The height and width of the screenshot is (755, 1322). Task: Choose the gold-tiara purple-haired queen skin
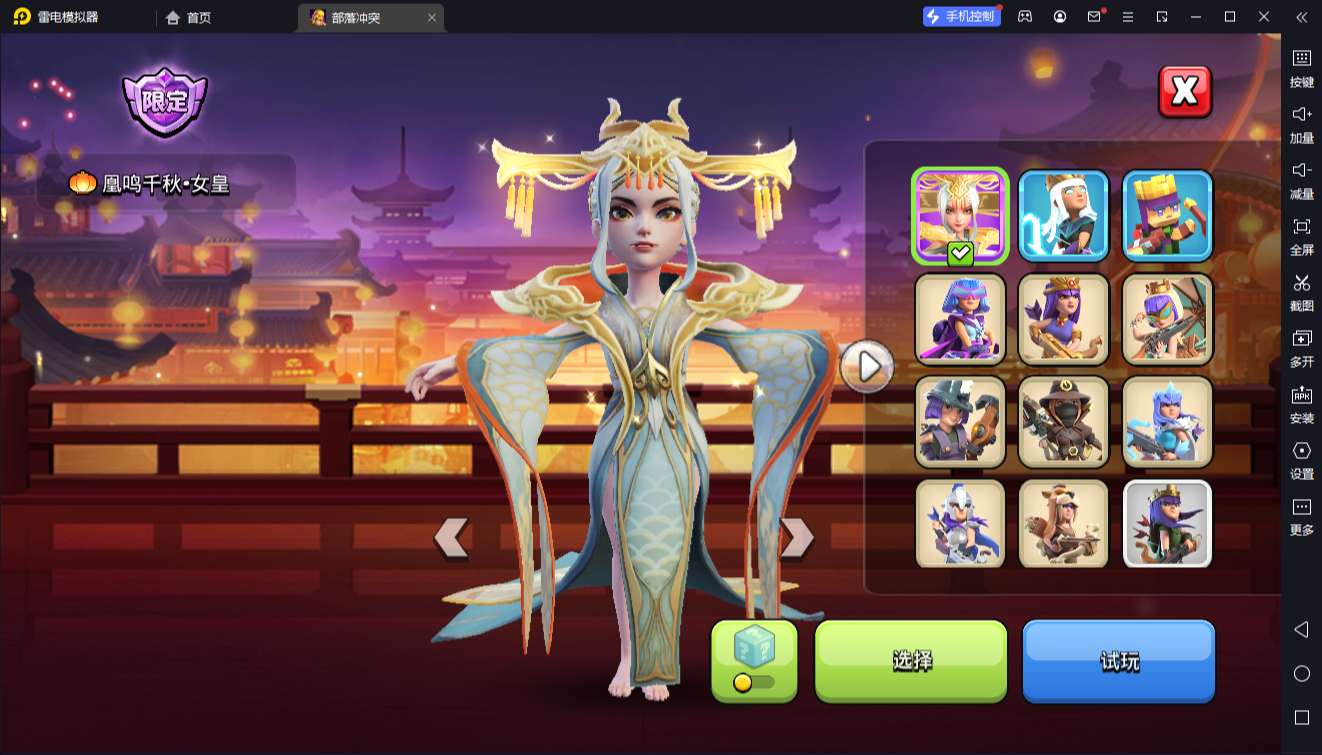(1063, 319)
